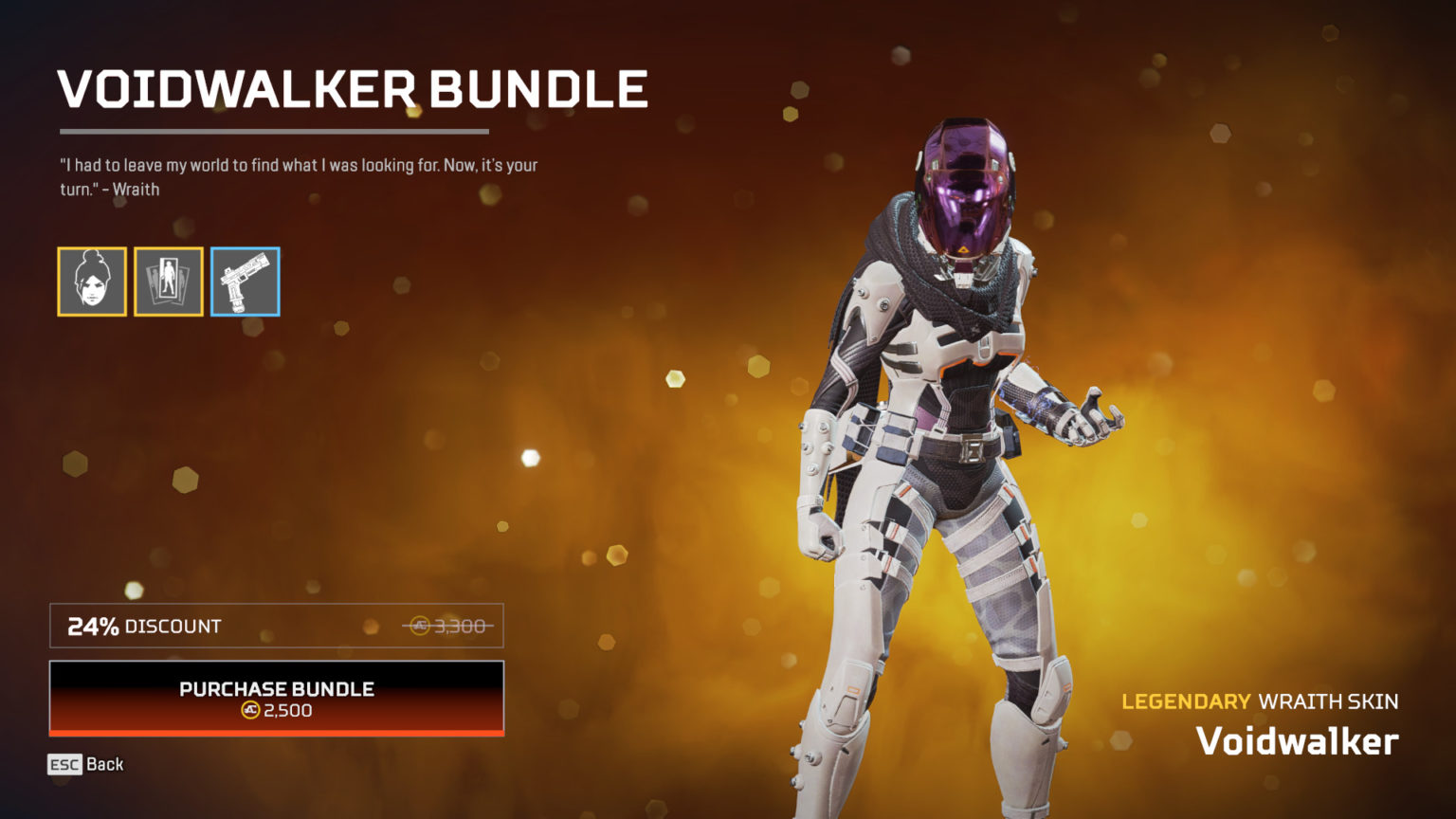This screenshot has width=1456, height=819.
Task: Open the LEGENDARY WRAITH SKIN label
Action: (1259, 702)
